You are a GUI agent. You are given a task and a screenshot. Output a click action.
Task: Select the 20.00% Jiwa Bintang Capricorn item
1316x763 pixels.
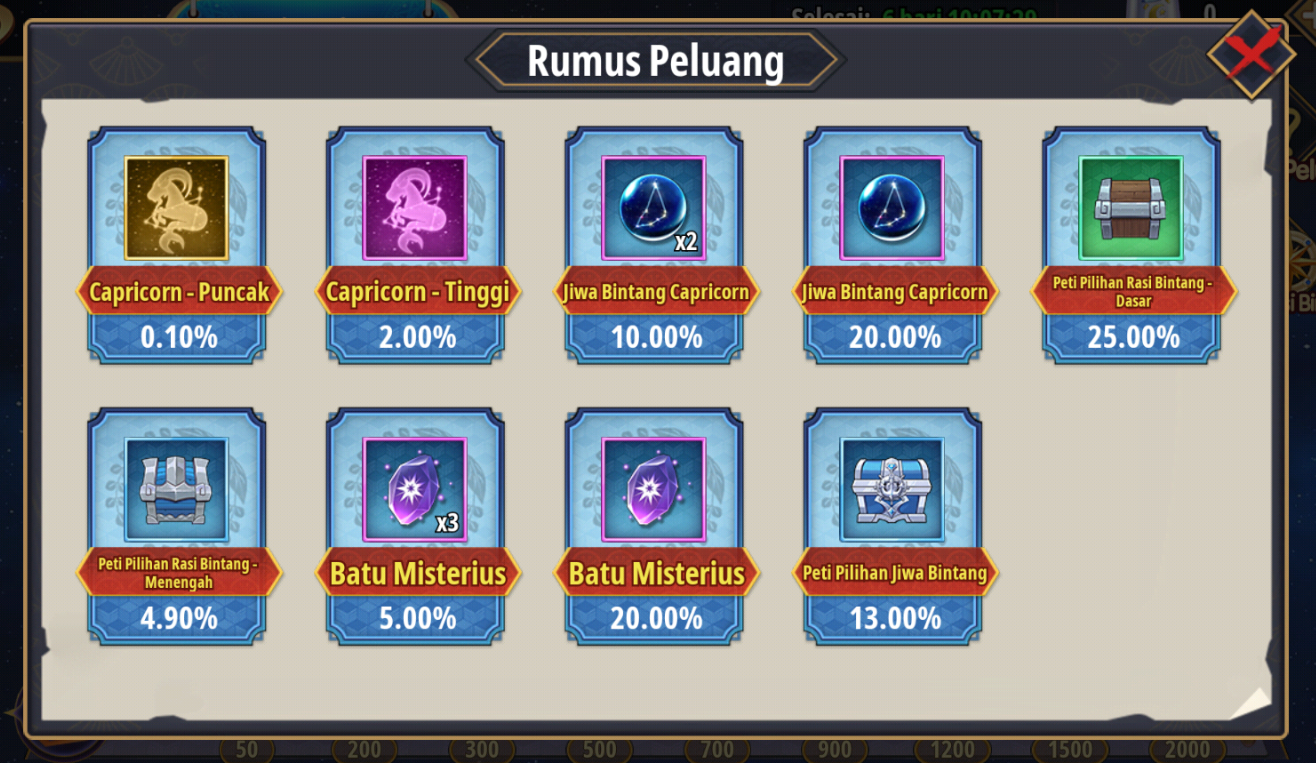(x=893, y=209)
